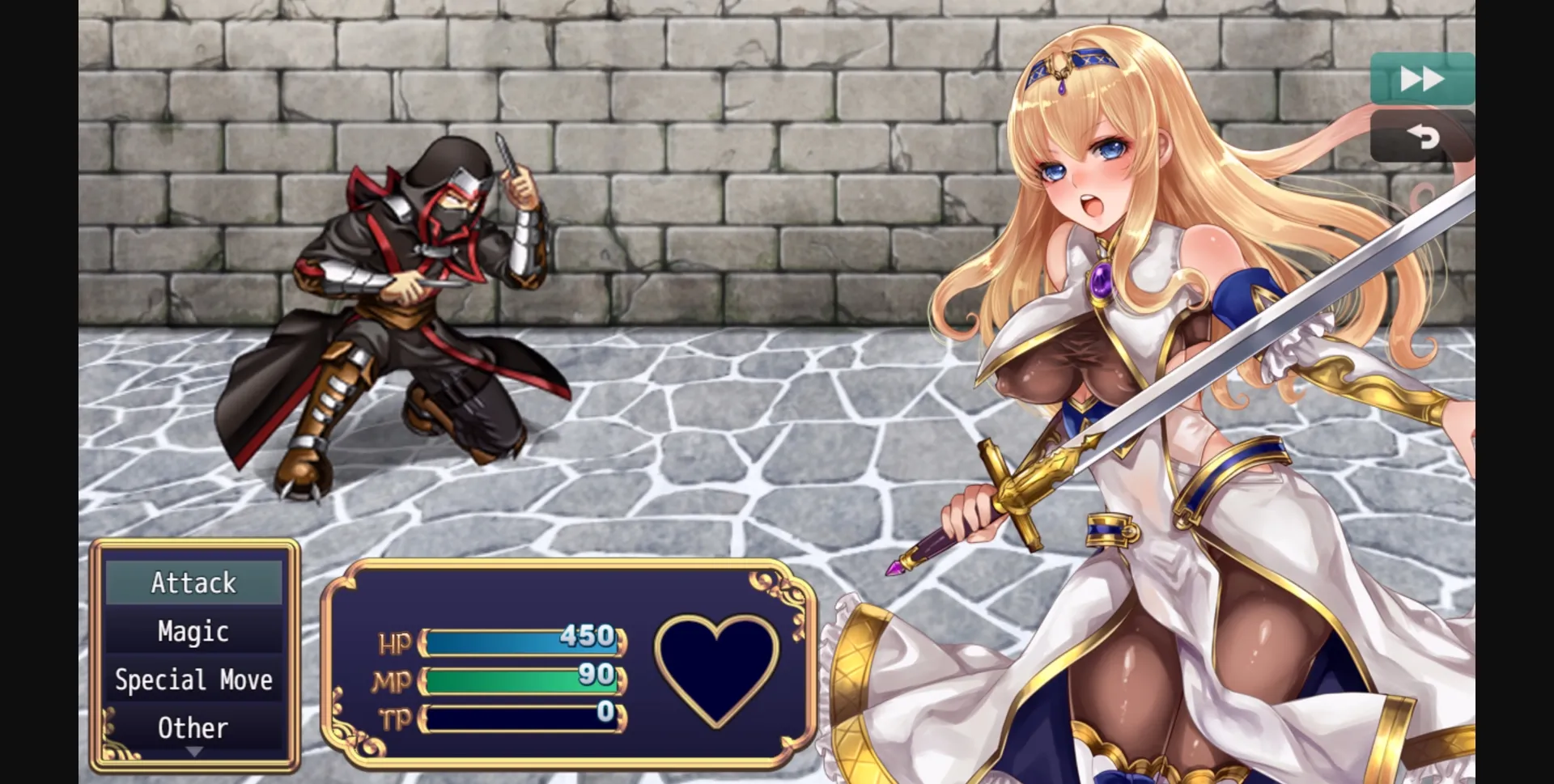Open more commands under Other
This screenshot has width=1554, height=784.
click(193, 727)
